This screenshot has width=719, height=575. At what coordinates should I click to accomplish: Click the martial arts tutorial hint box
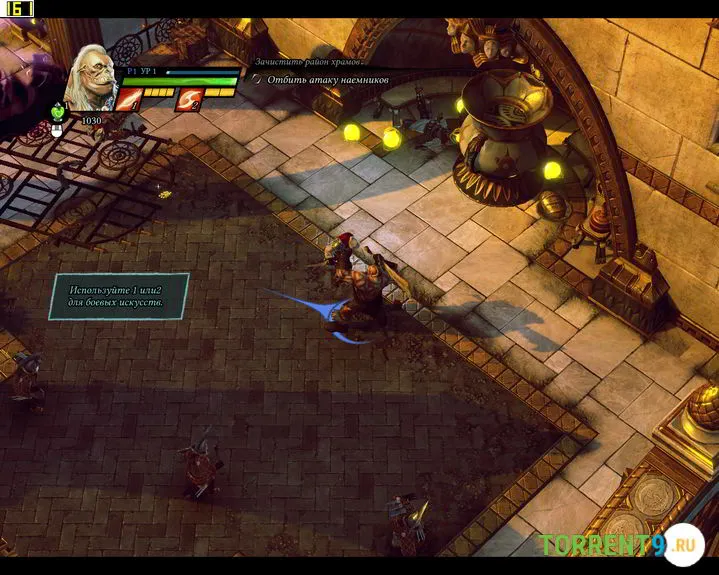click(118, 296)
